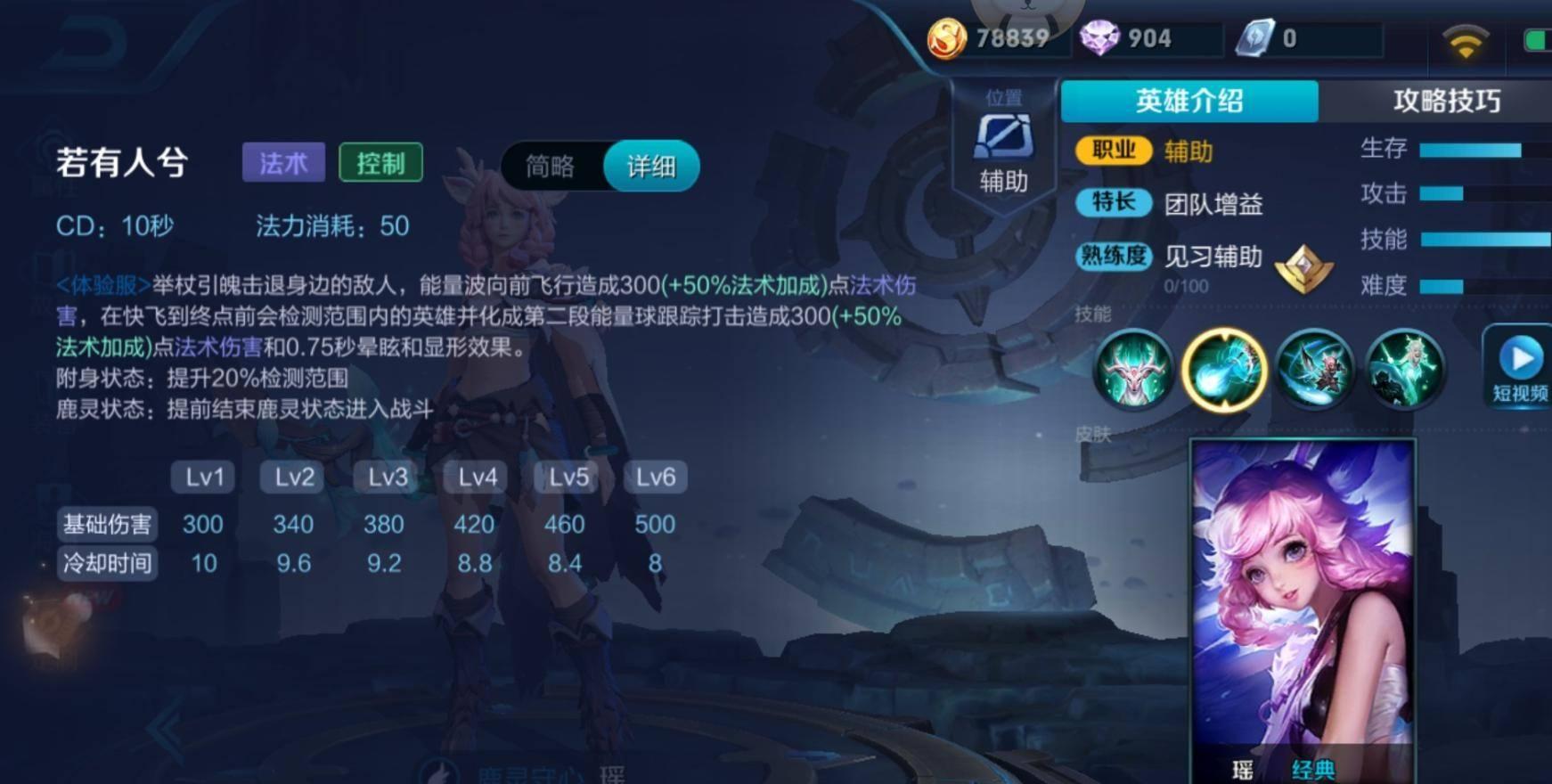Select the 法术 spell tag
The height and width of the screenshot is (784, 1552).
tap(283, 164)
